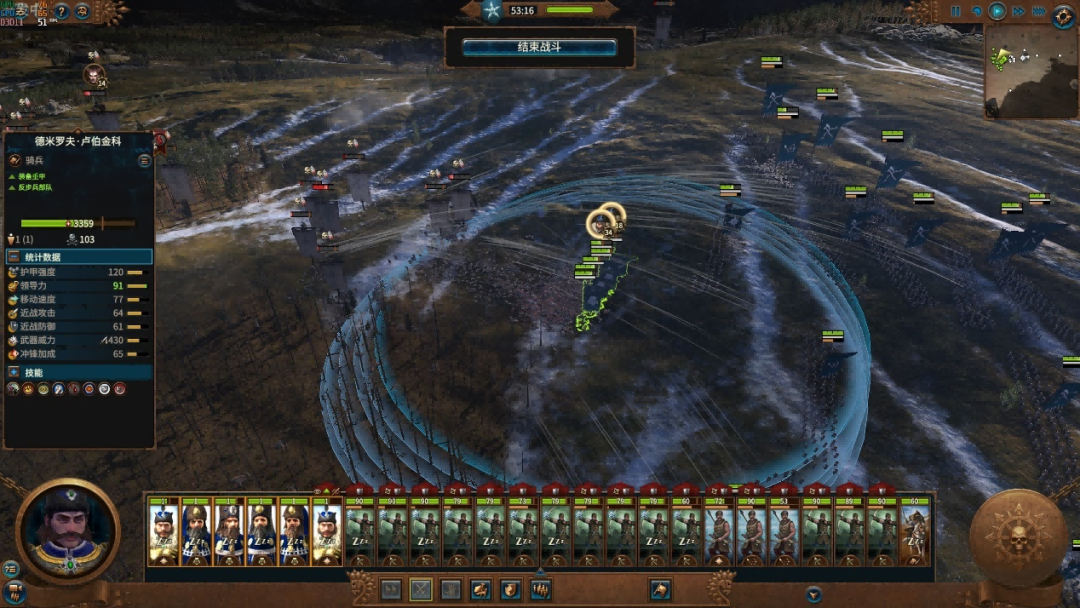Screen dimensions: 1080x608
Task: Open the help question mark button
Action: tap(61, 12)
